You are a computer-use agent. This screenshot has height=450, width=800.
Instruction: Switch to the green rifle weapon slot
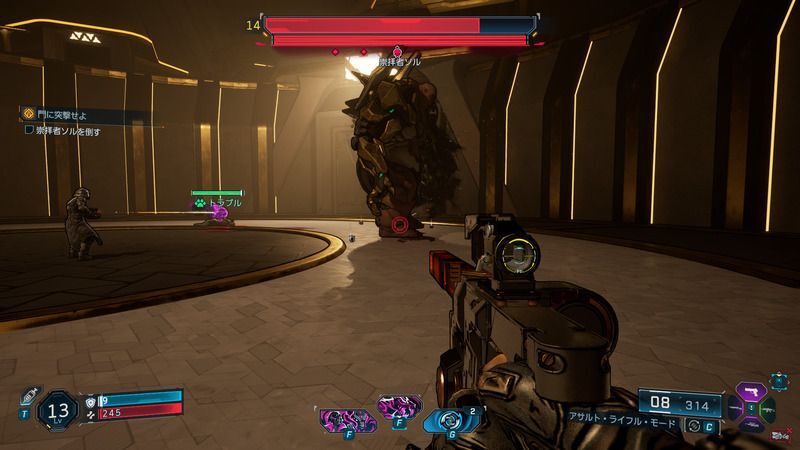768,406
